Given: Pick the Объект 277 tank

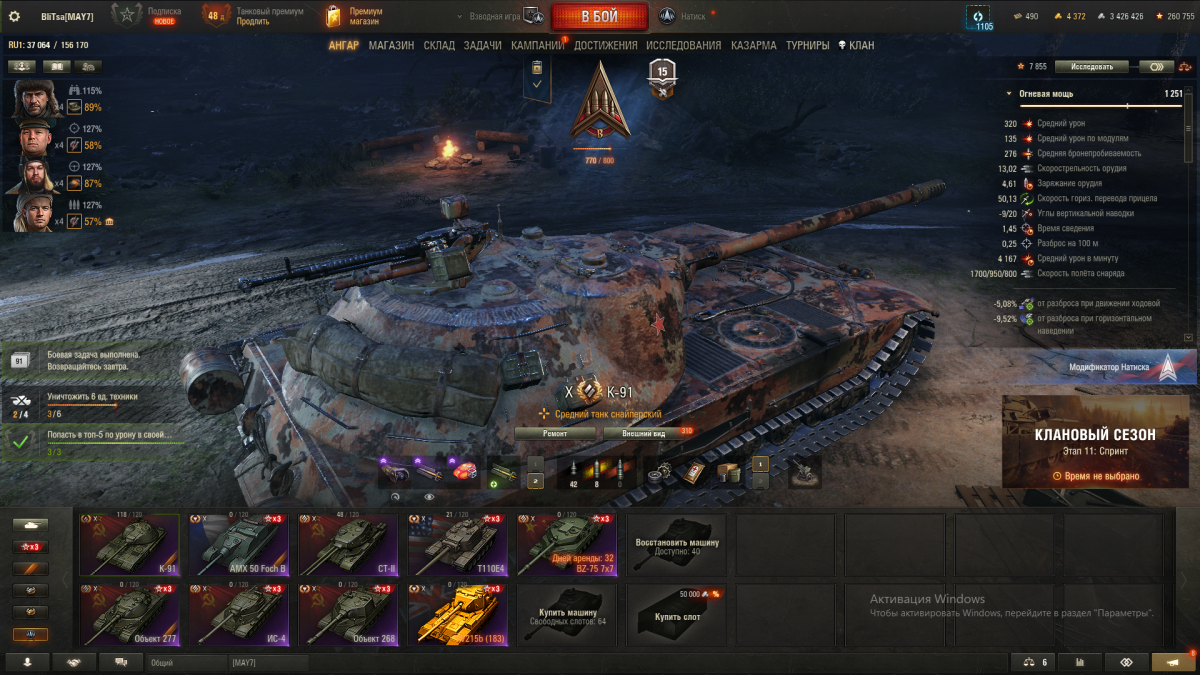Looking at the screenshot, I should (x=129, y=614).
